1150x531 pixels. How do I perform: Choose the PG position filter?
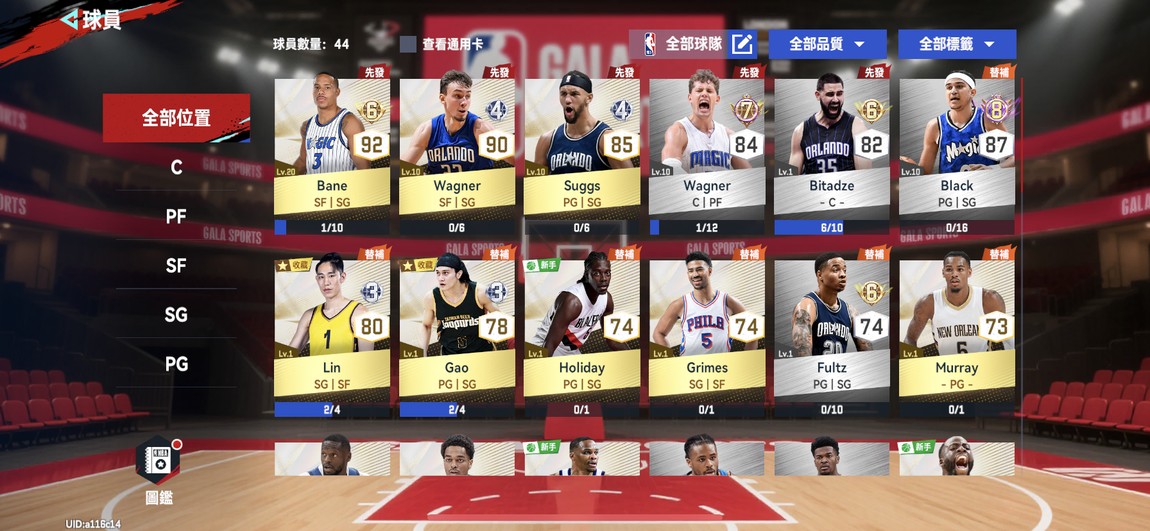[176, 363]
